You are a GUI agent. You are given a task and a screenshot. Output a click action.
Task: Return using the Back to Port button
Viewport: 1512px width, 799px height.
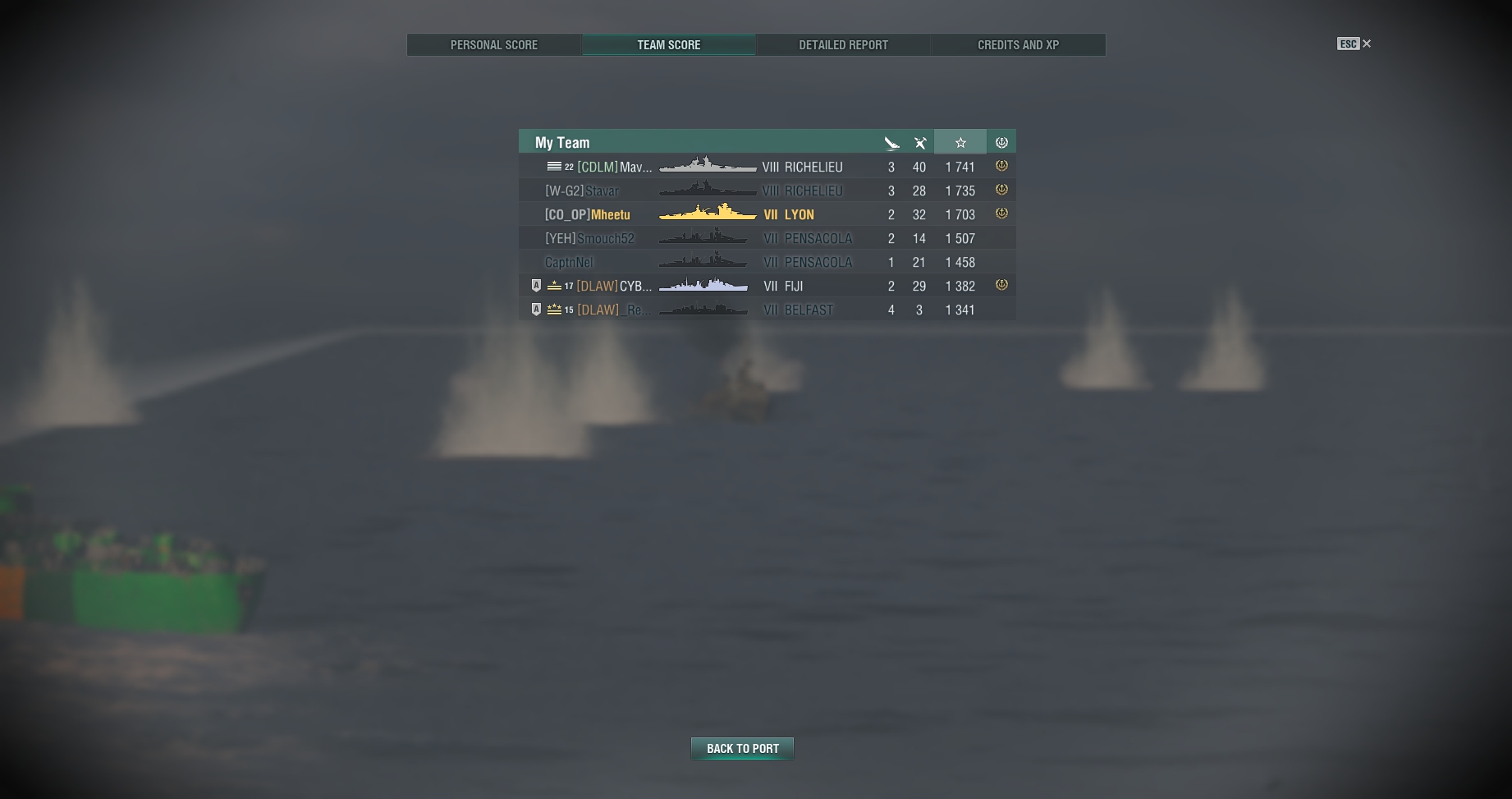[742, 748]
